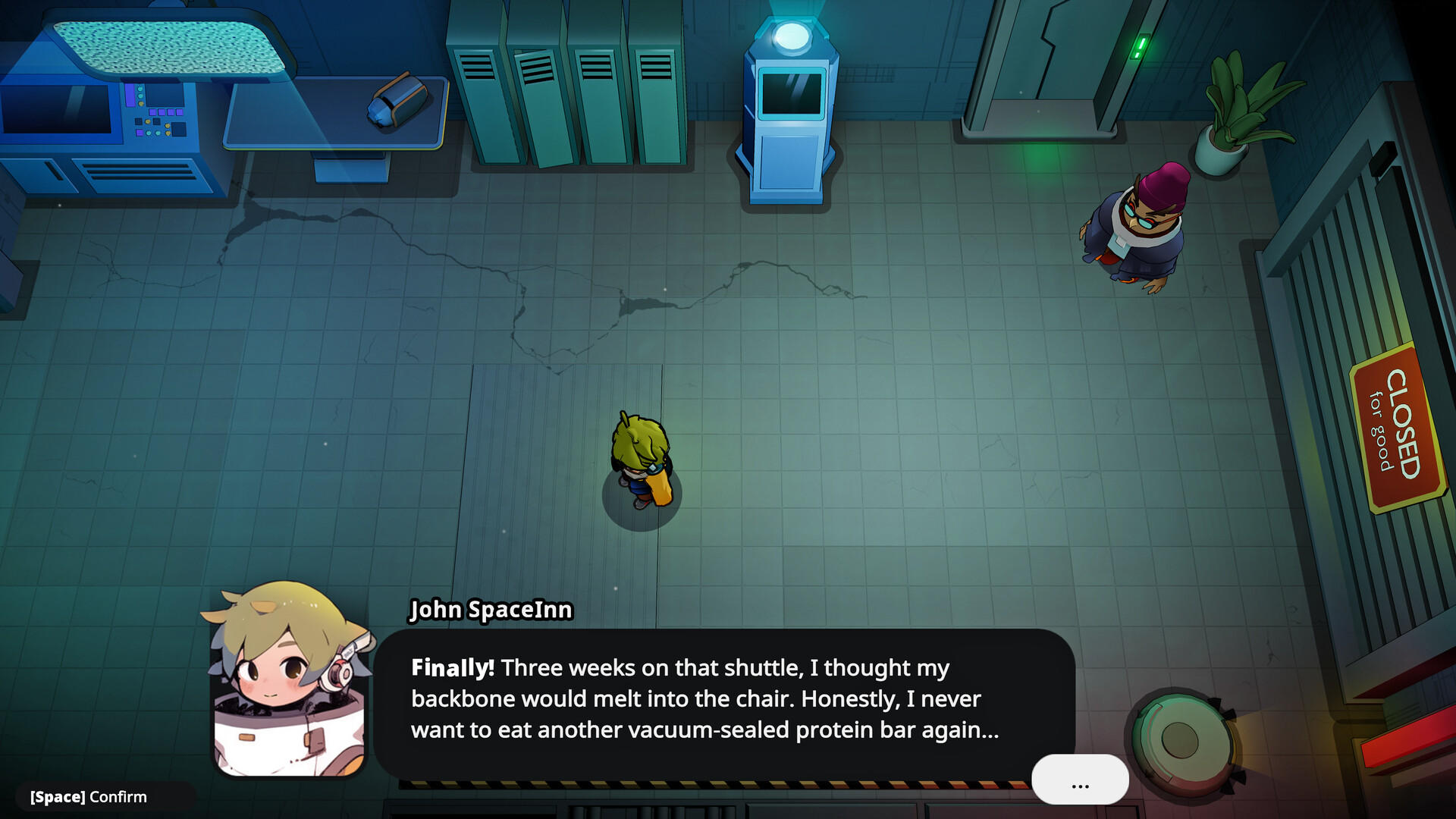Screen dimensions: 1456x819
Task: Click the John SpaceInn name label
Action: pos(491,610)
